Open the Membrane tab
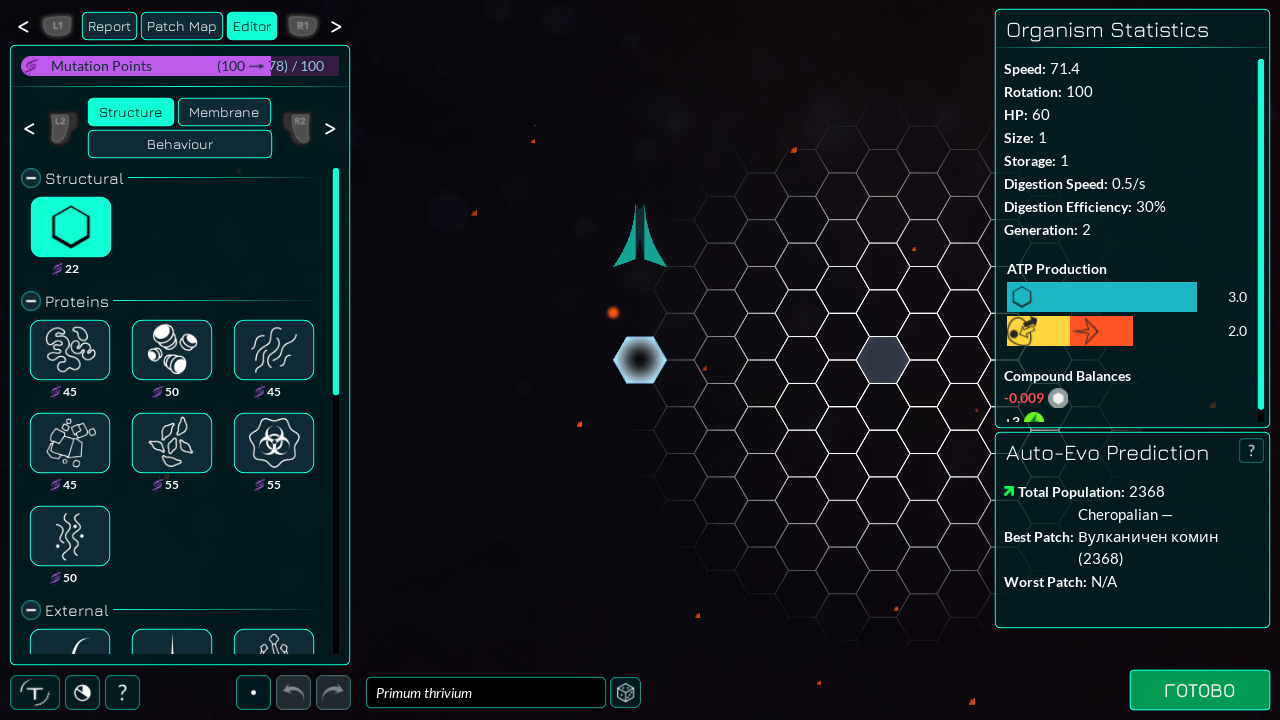This screenshot has width=1280, height=720. coord(224,112)
